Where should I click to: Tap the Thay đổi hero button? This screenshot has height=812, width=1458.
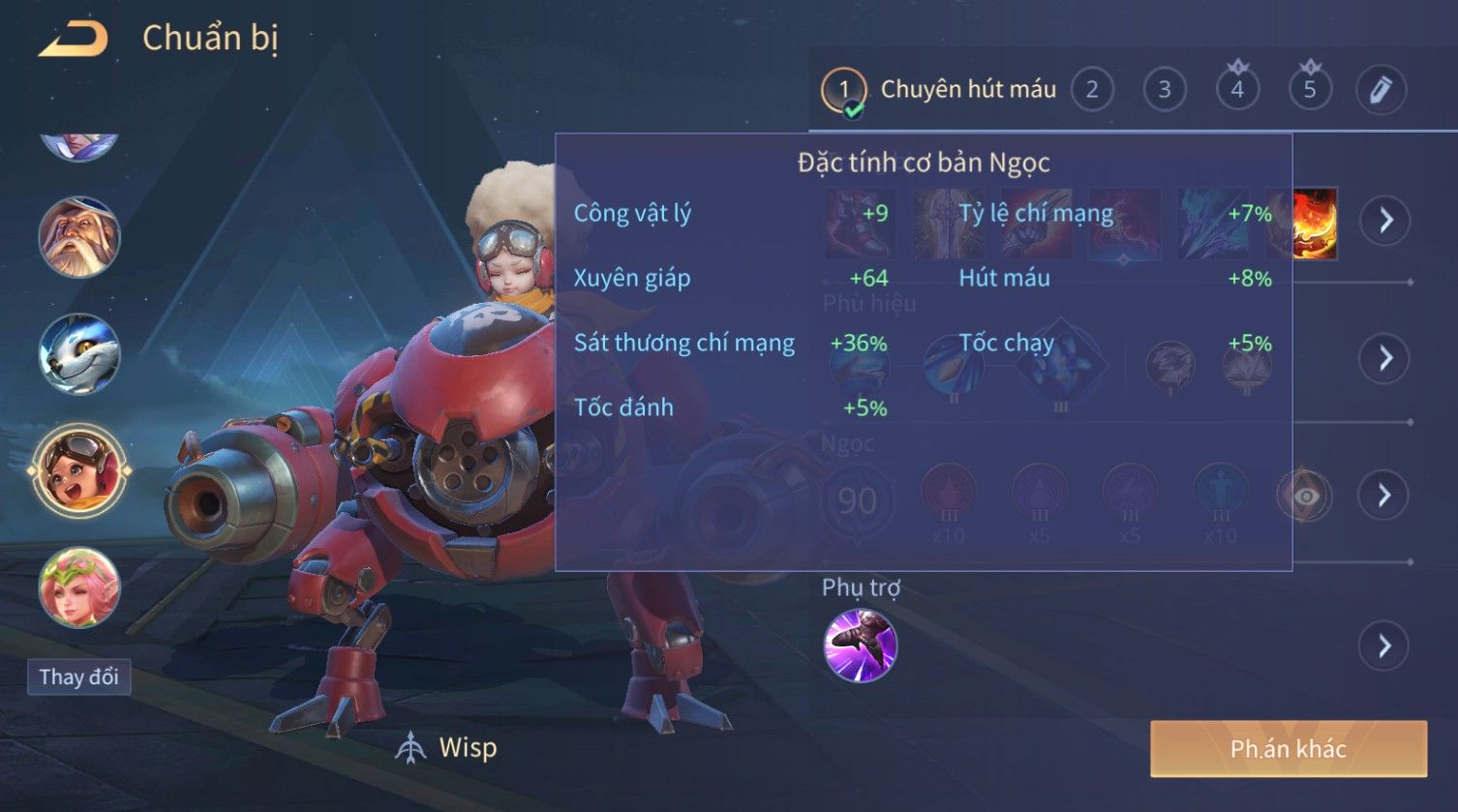tap(78, 677)
